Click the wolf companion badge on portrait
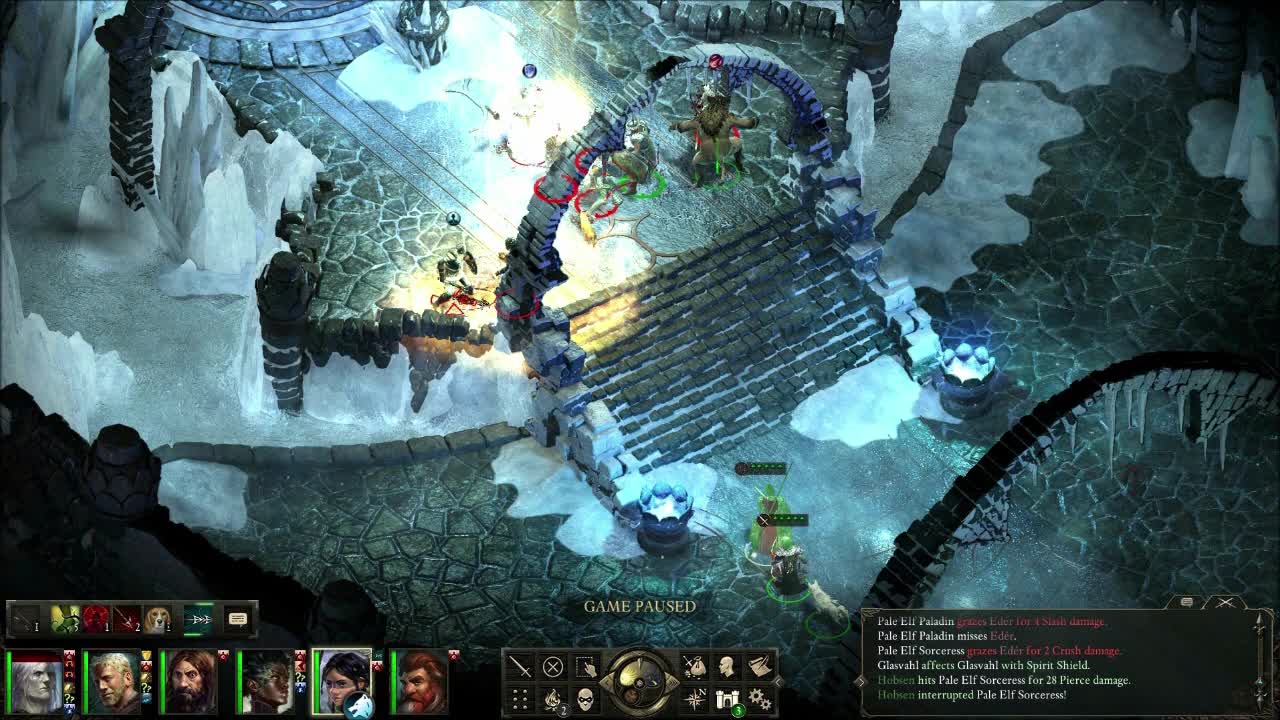Image resolution: width=1280 pixels, height=720 pixels. 358,705
